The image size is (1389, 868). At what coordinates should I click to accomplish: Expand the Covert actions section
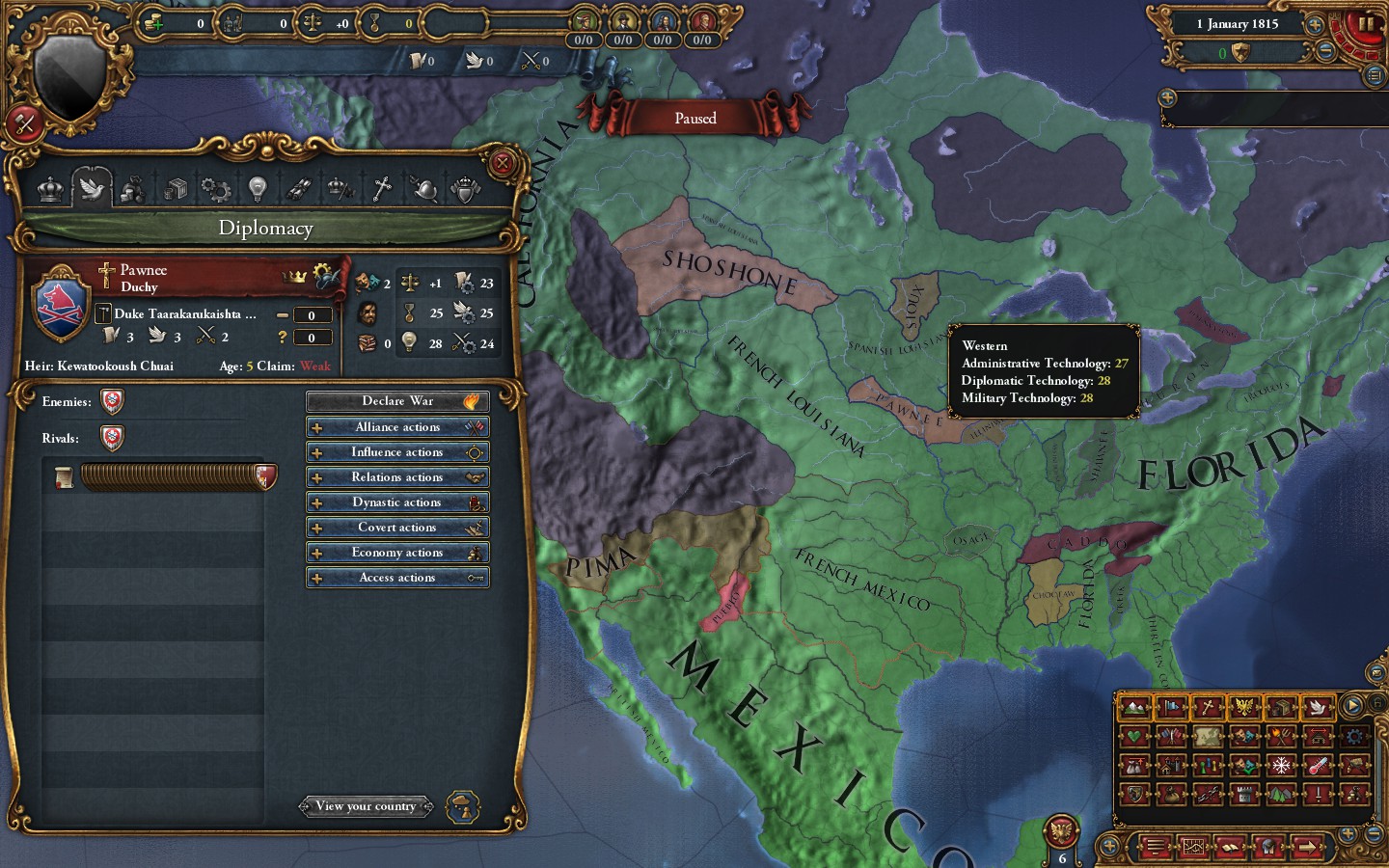pos(396,527)
